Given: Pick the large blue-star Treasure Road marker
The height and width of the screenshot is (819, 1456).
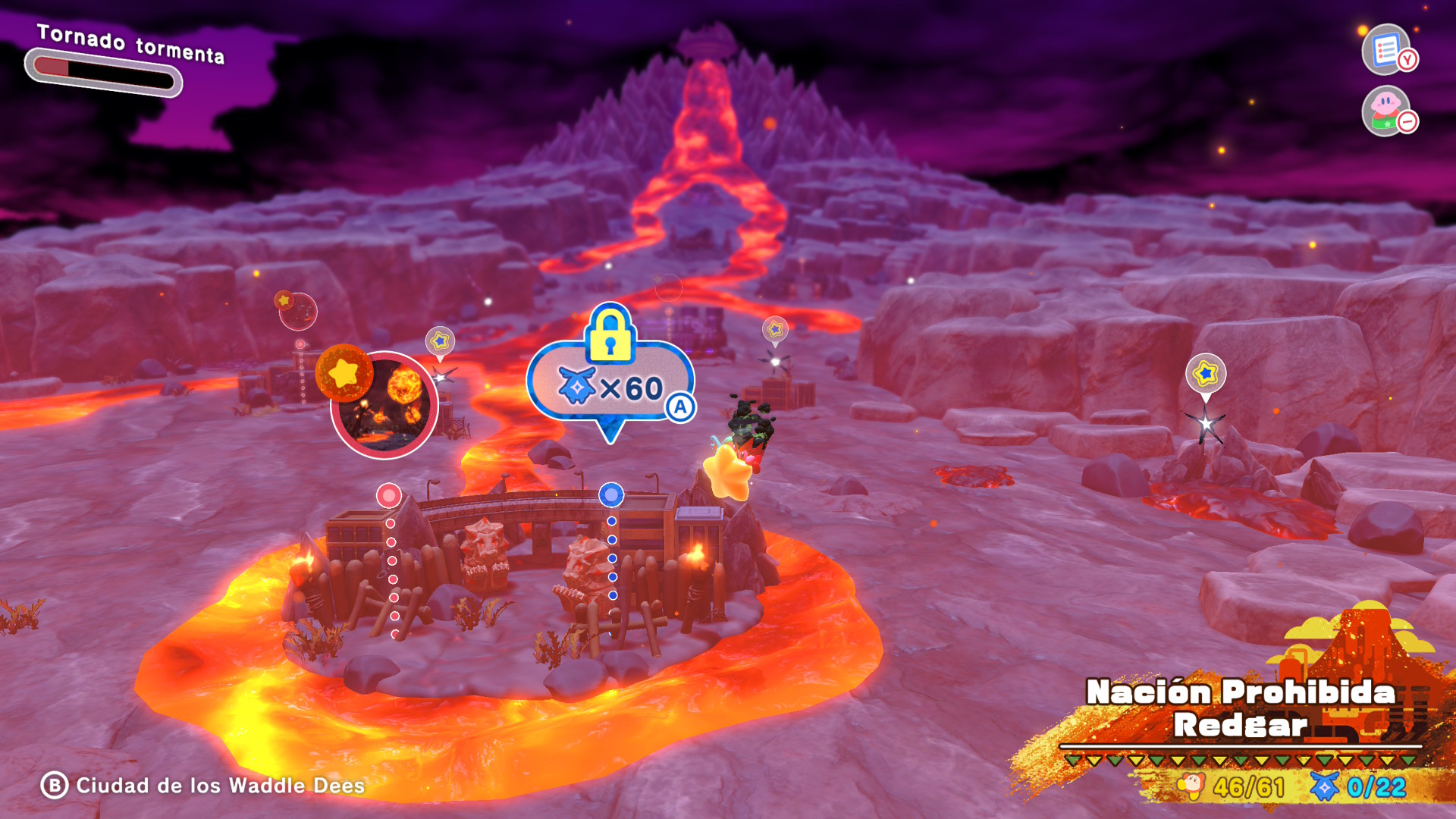Looking at the screenshot, I should (1205, 373).
